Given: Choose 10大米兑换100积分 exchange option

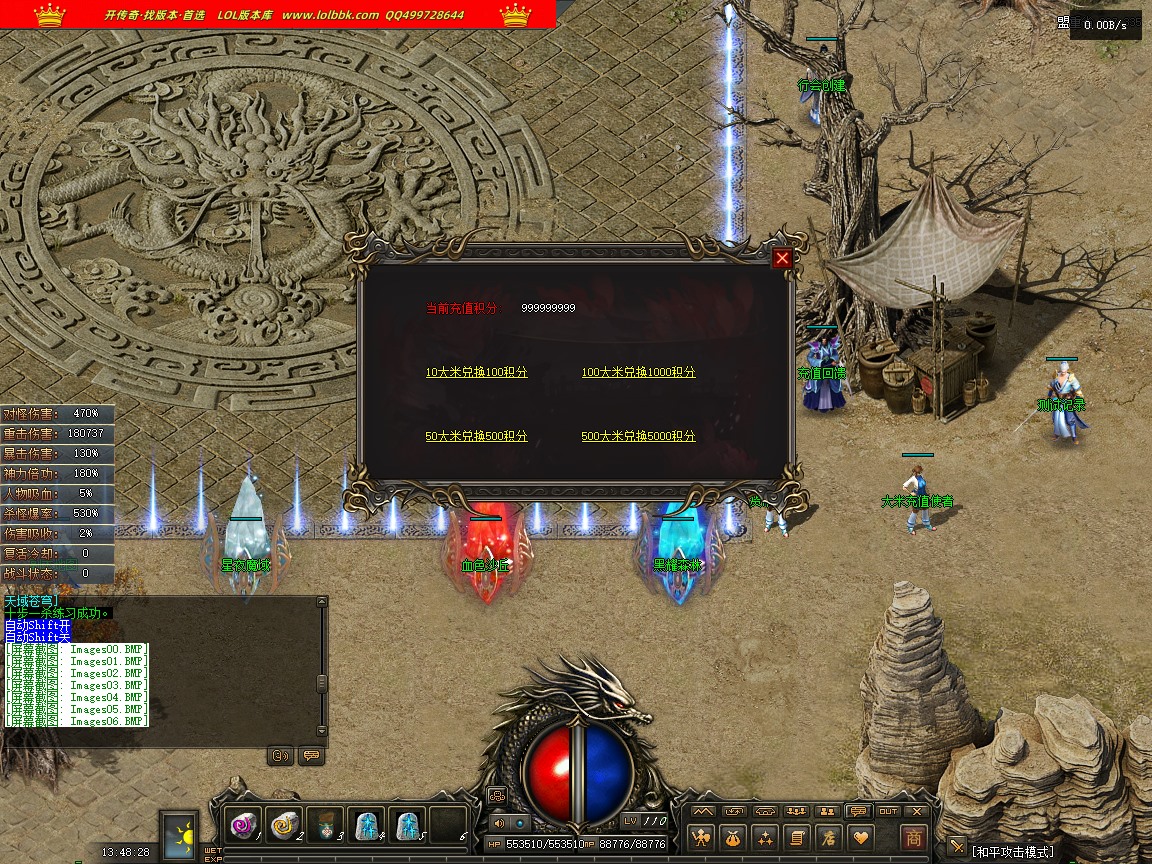Looking at the screenshot, I should [476, 372].
